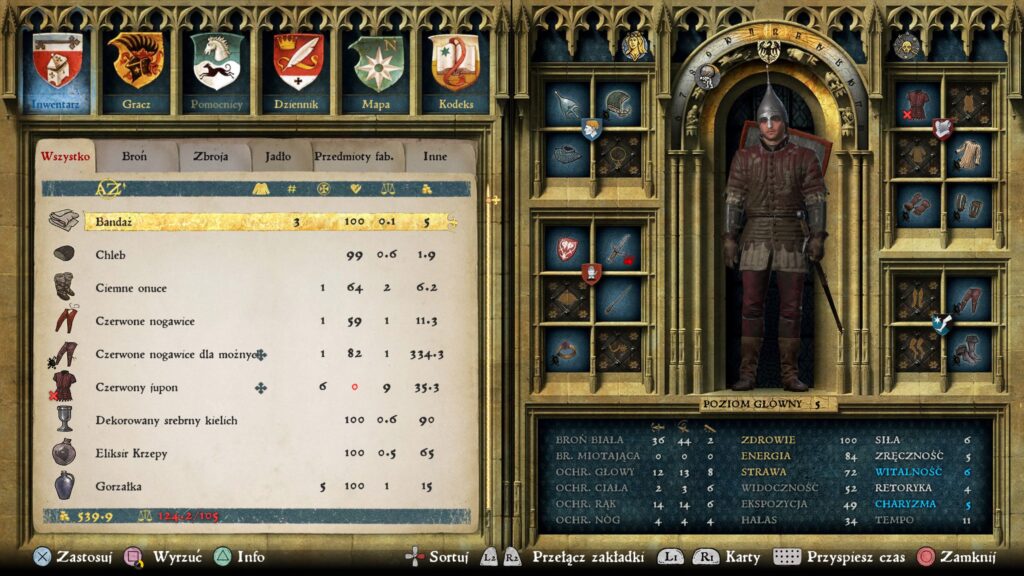
Task: Open the Mapa screen
Action: [376, 70]
